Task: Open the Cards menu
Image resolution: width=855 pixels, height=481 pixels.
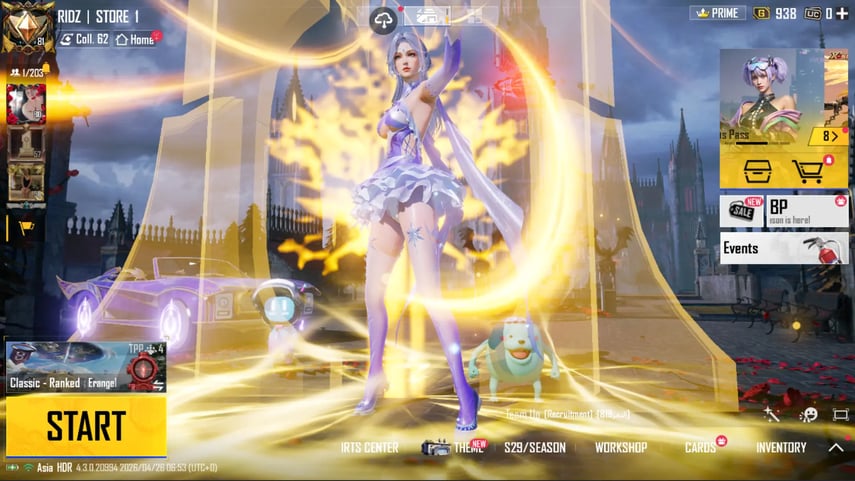Action: coord(701,448)
